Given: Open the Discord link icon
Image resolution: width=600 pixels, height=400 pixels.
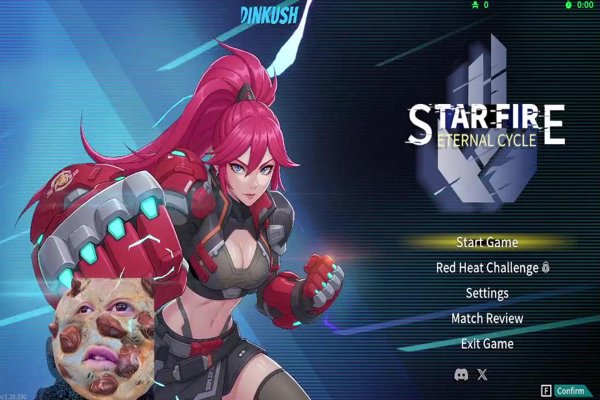Looking at the screenshot, I should (x=461, y=374).
